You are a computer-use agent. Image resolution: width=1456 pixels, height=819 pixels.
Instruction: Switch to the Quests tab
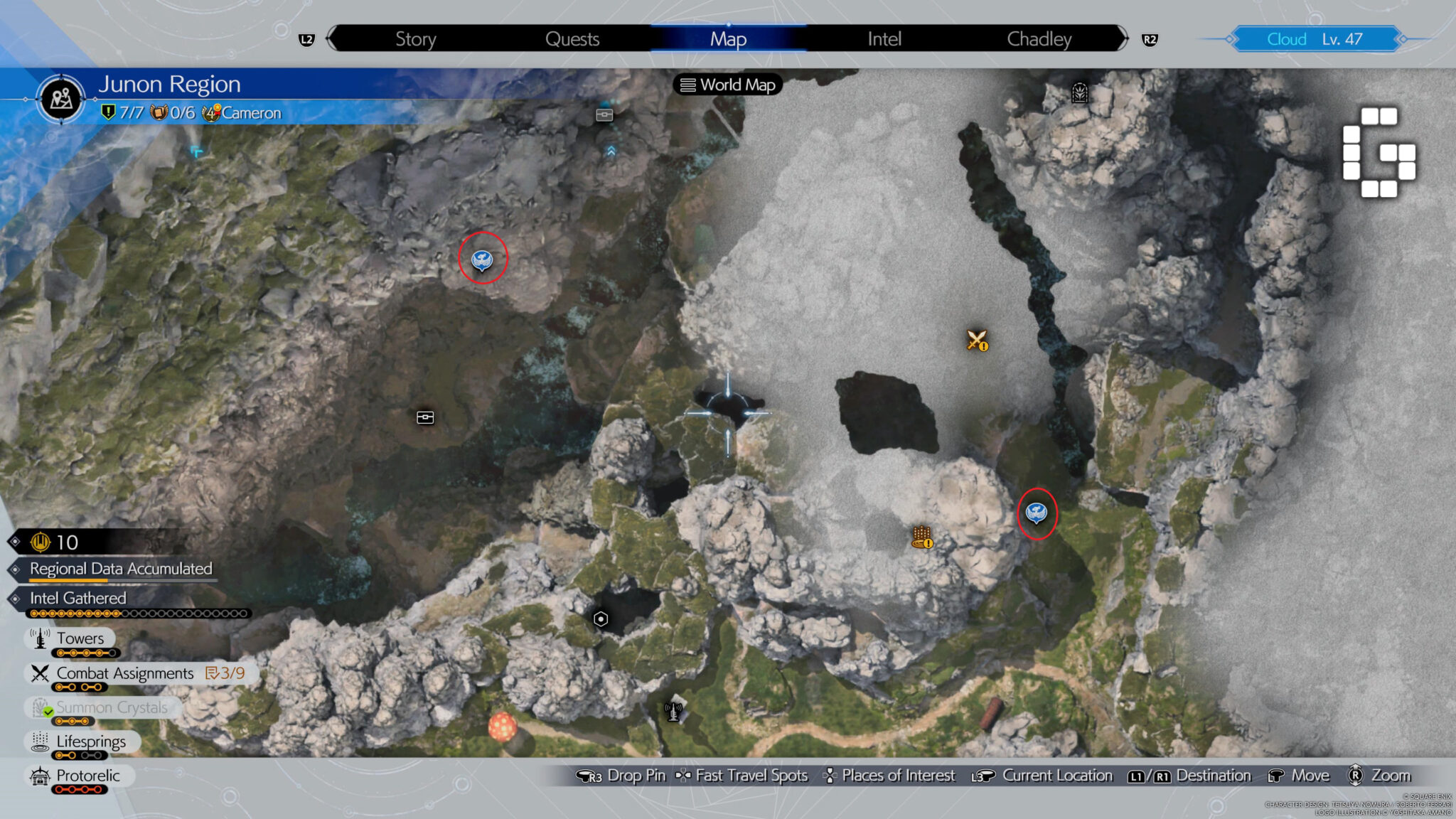pyautogui.click(x=573, y=39)
